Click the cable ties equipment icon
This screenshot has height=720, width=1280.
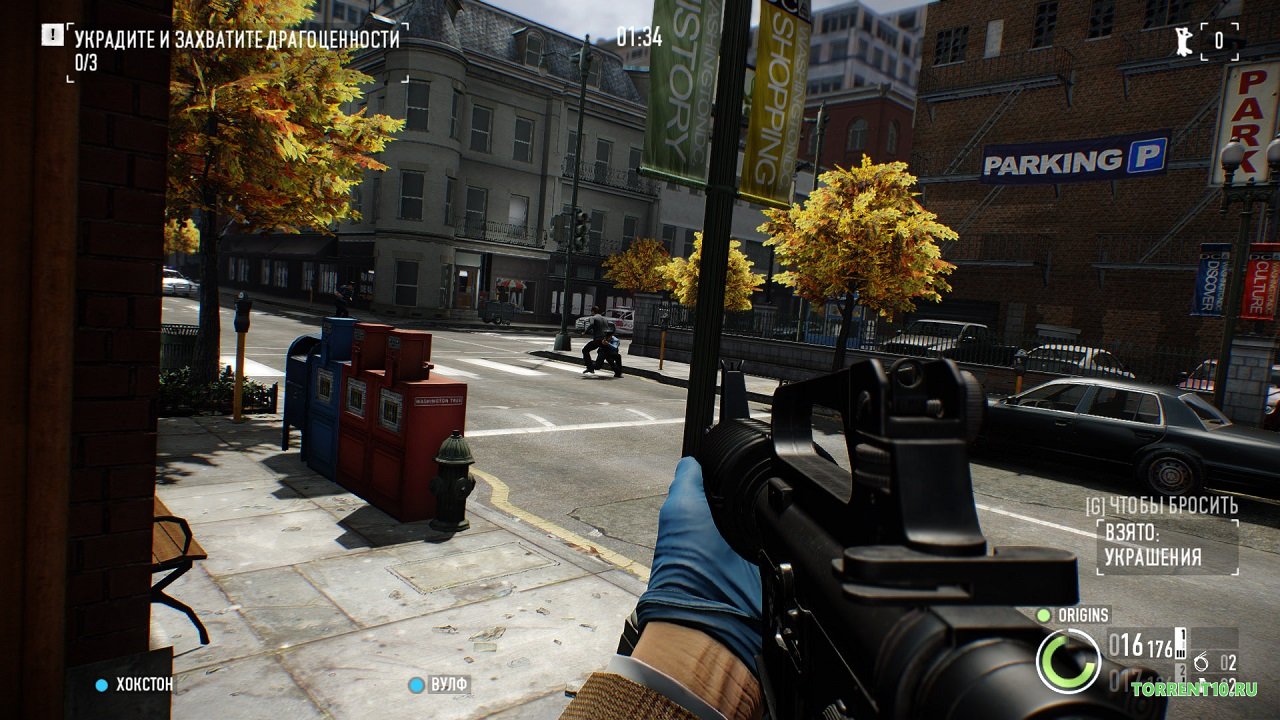[x=1202, y=662]
